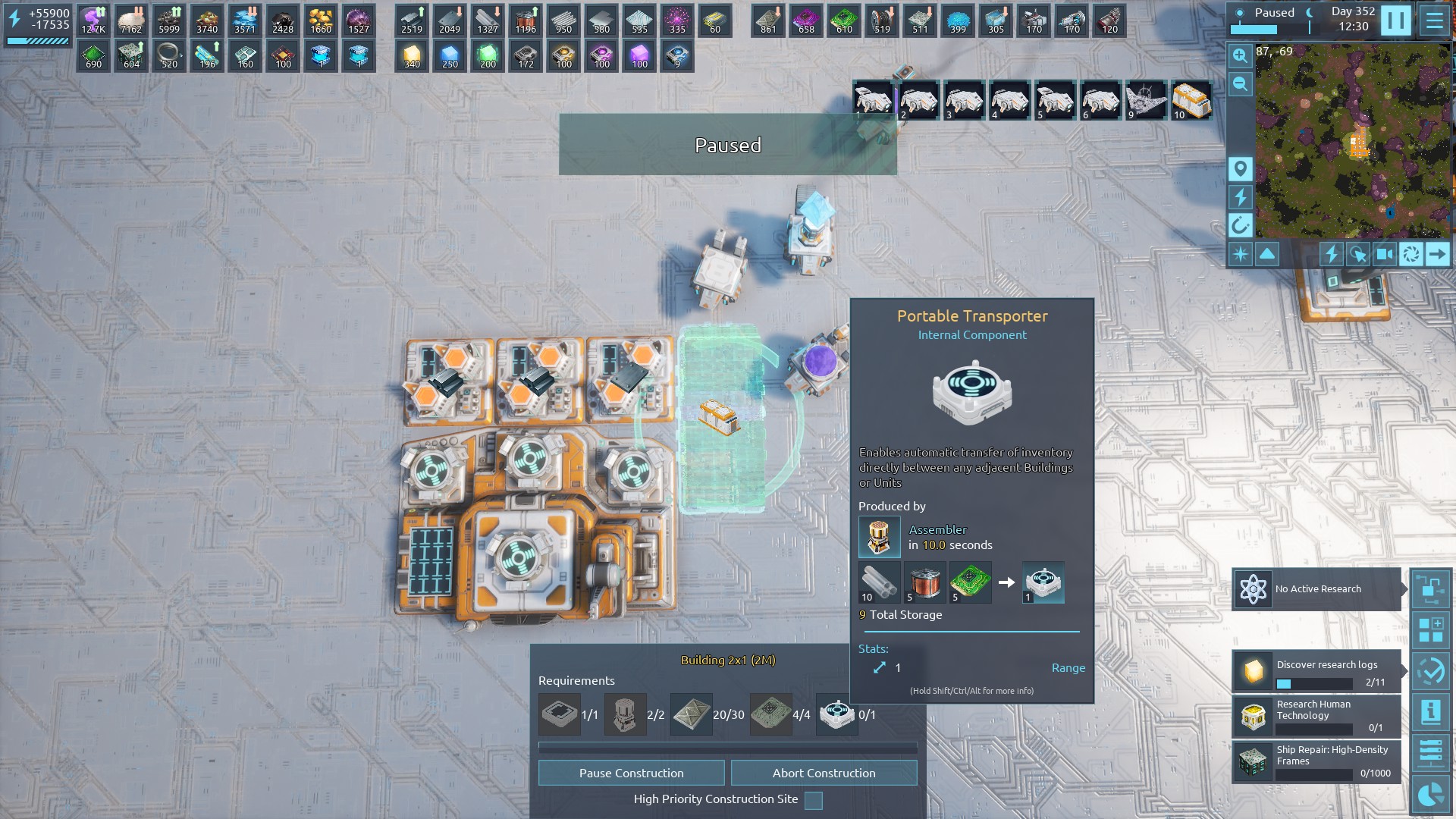This screenshot has width=1456, height=819.
Task: Abort the construction site
Action: tap(824, 773)
